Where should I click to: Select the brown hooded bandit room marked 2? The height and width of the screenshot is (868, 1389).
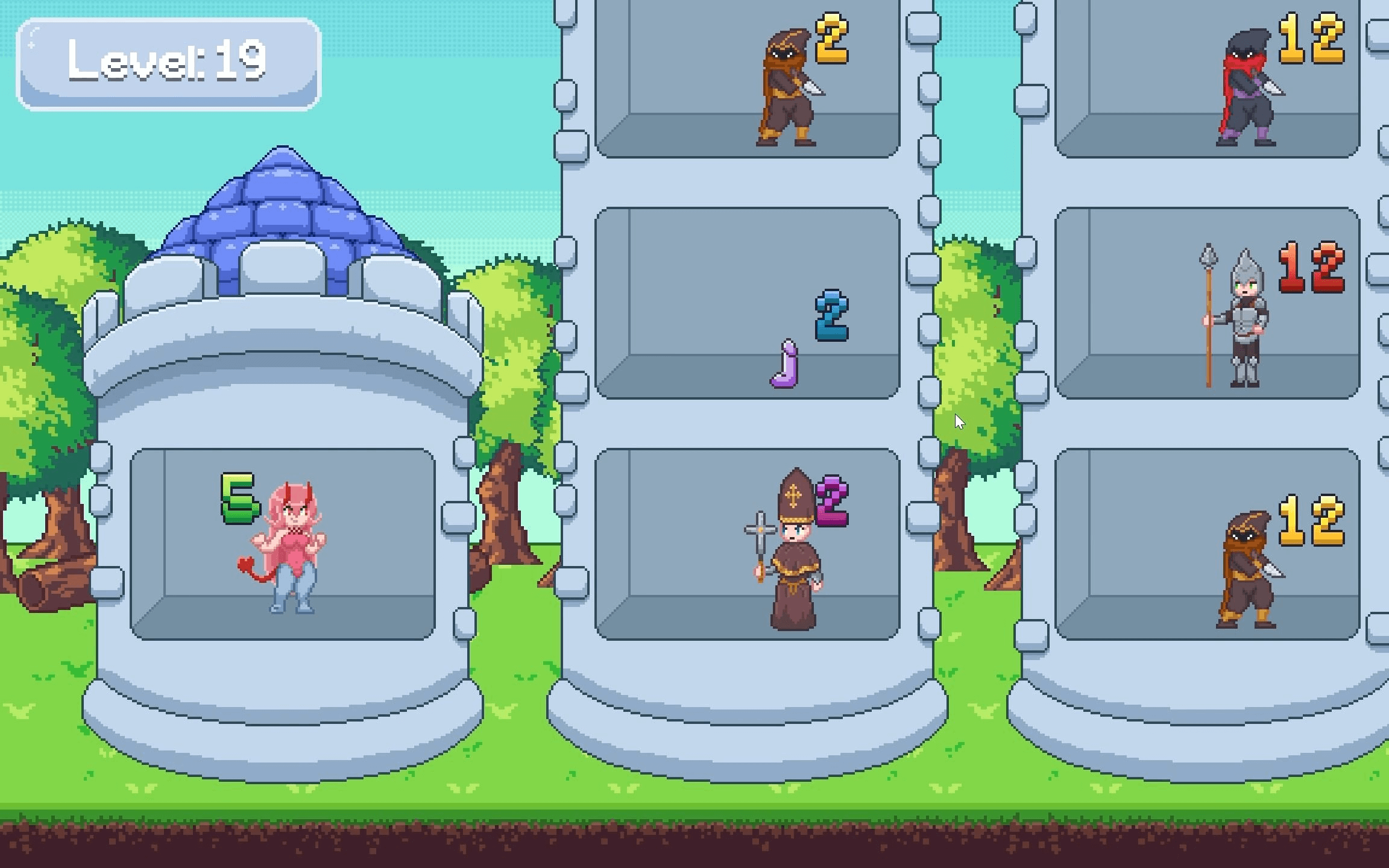pyautogui.click(x=746, y=78)
